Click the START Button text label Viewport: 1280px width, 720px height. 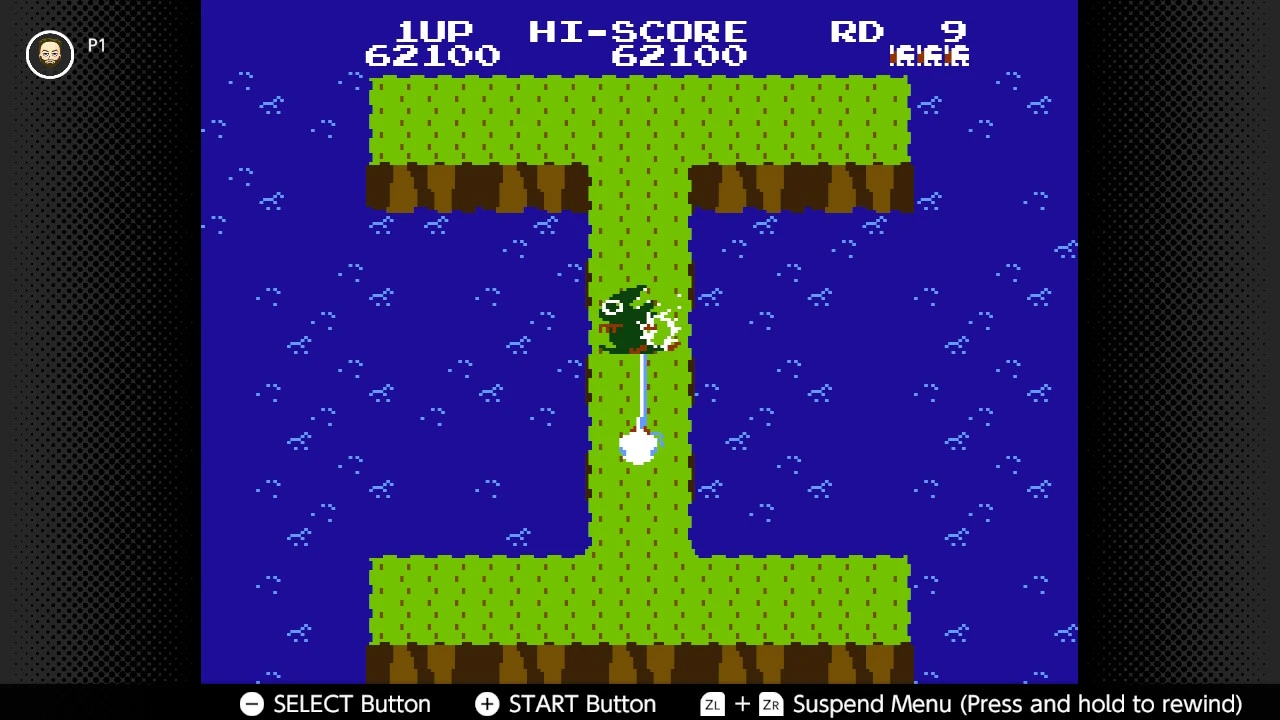coord(582,705)
